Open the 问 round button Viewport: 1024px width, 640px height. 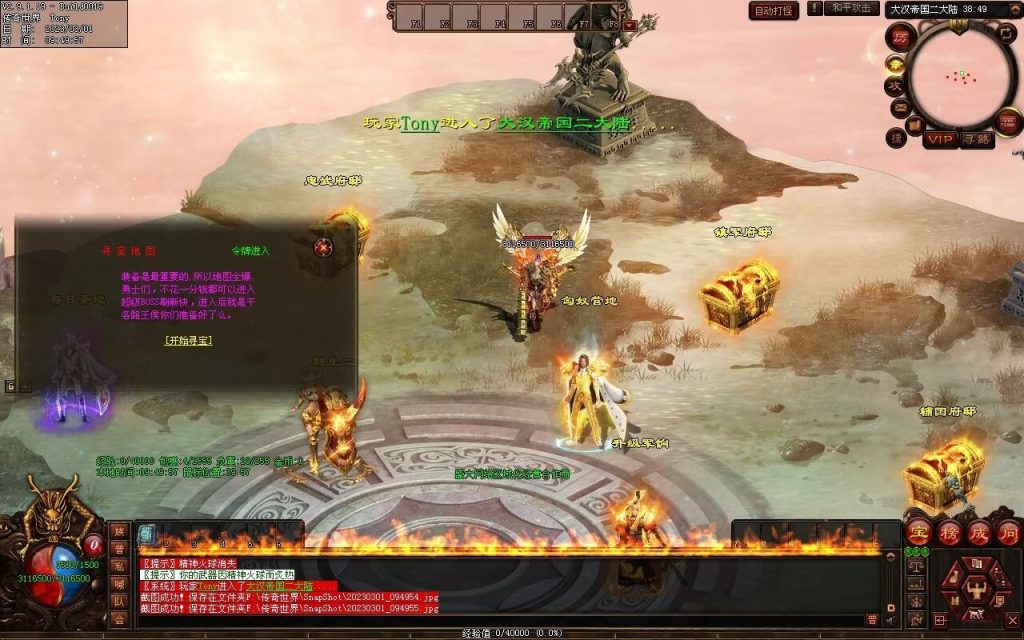(1008, 531)
